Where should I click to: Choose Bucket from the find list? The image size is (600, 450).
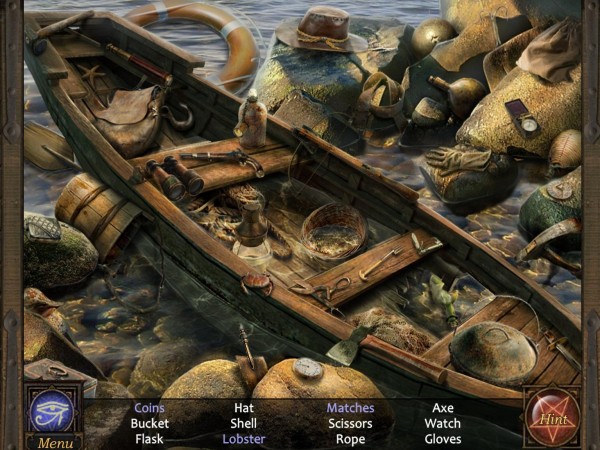[149, 423]
